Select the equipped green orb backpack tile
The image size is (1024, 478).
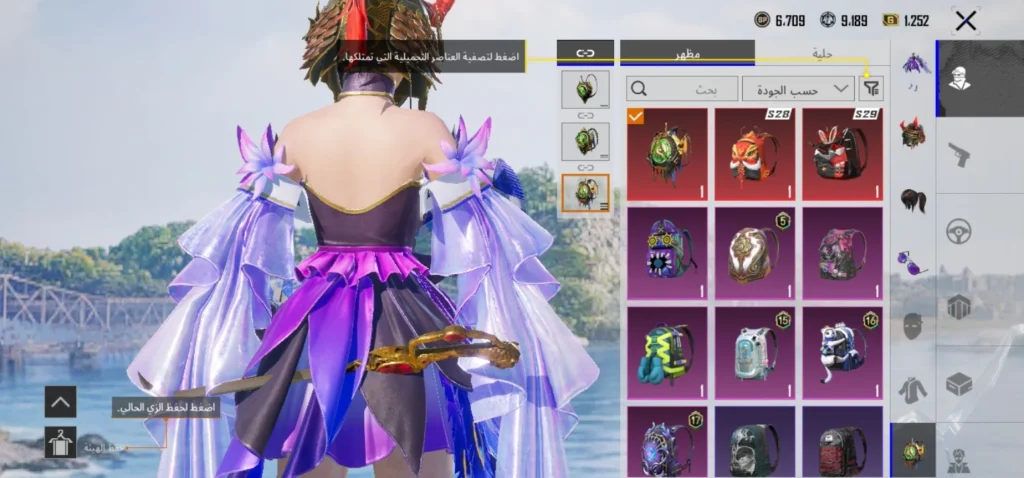(667, 153)
